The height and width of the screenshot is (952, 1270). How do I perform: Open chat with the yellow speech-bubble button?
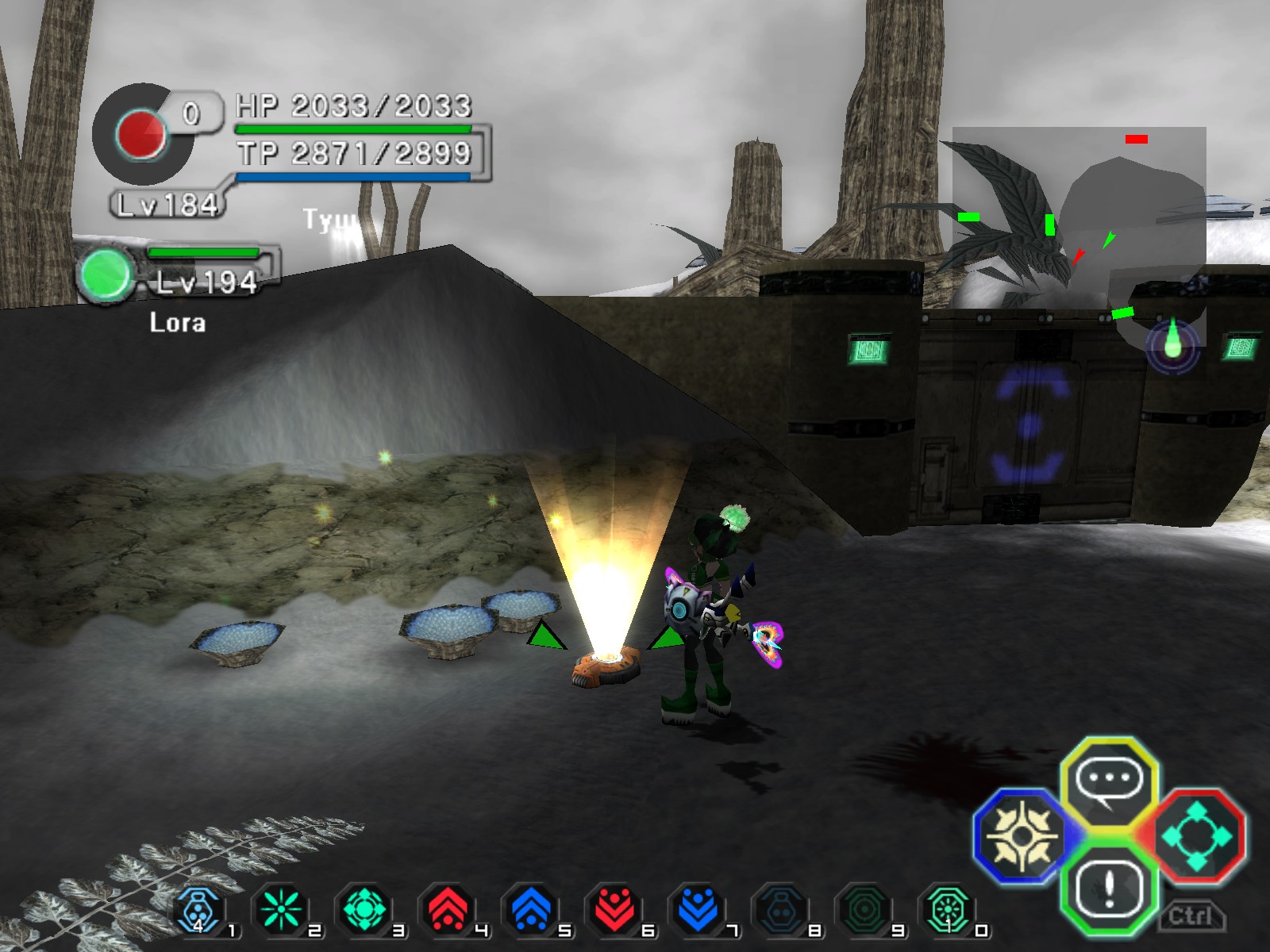tap(1109, 782)
